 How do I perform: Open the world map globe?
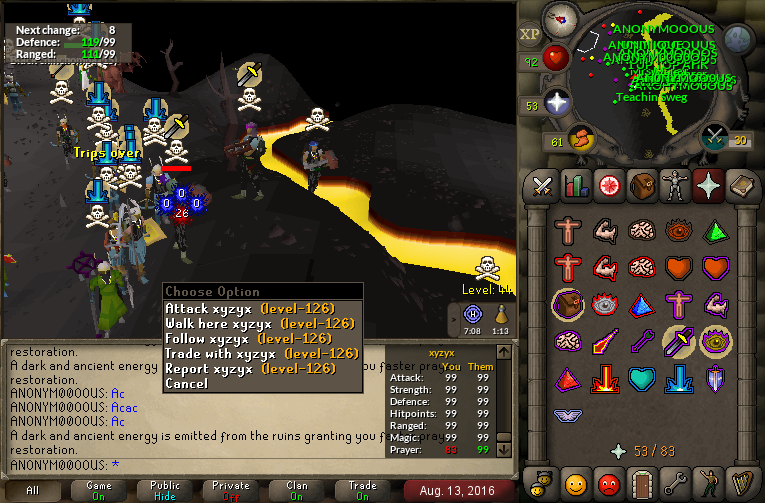(x=738, y=39)
